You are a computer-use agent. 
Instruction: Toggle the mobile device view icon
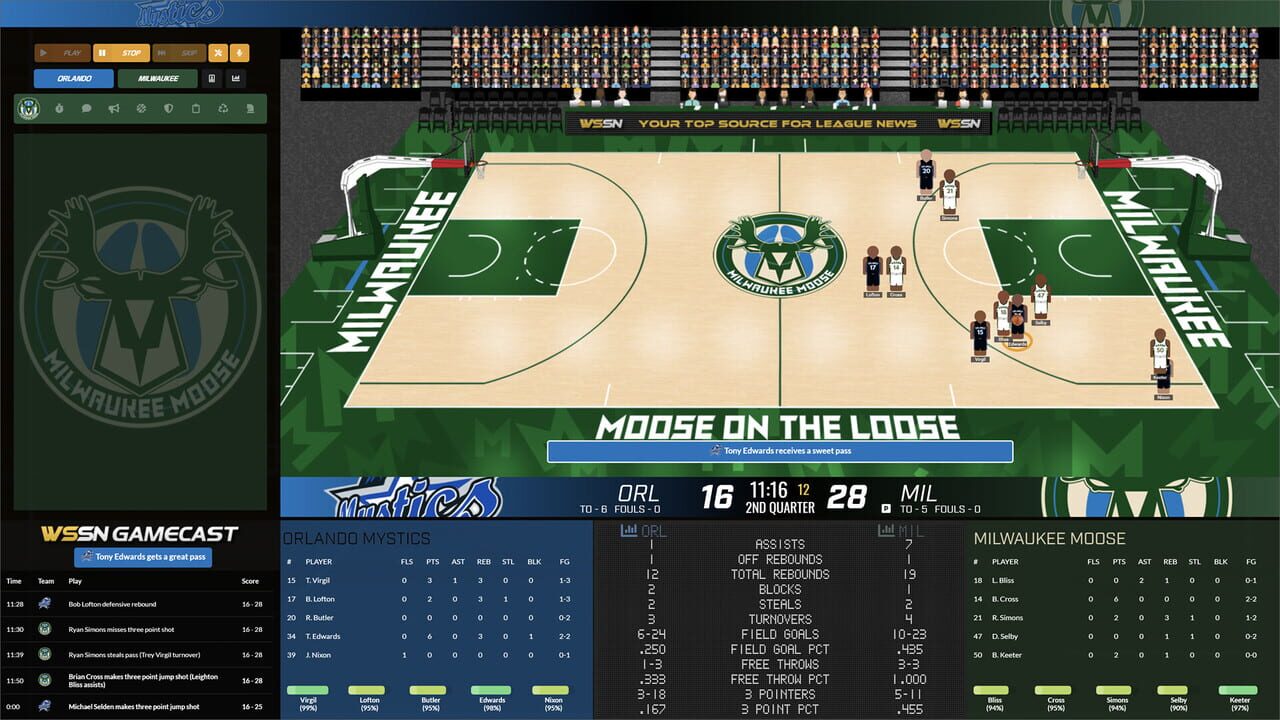(211, 78)
